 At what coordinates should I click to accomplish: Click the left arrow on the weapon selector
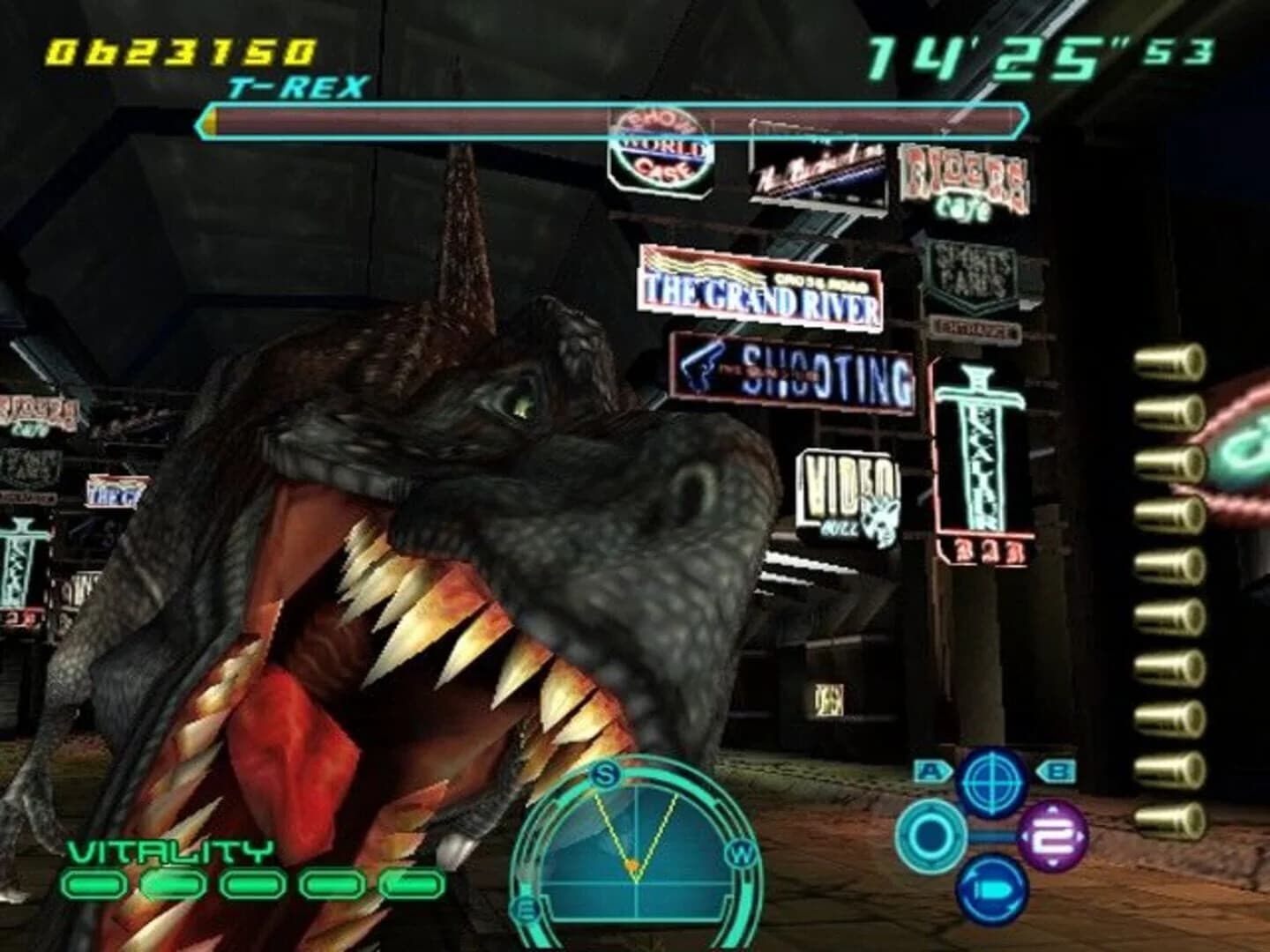pos(1027,836)
